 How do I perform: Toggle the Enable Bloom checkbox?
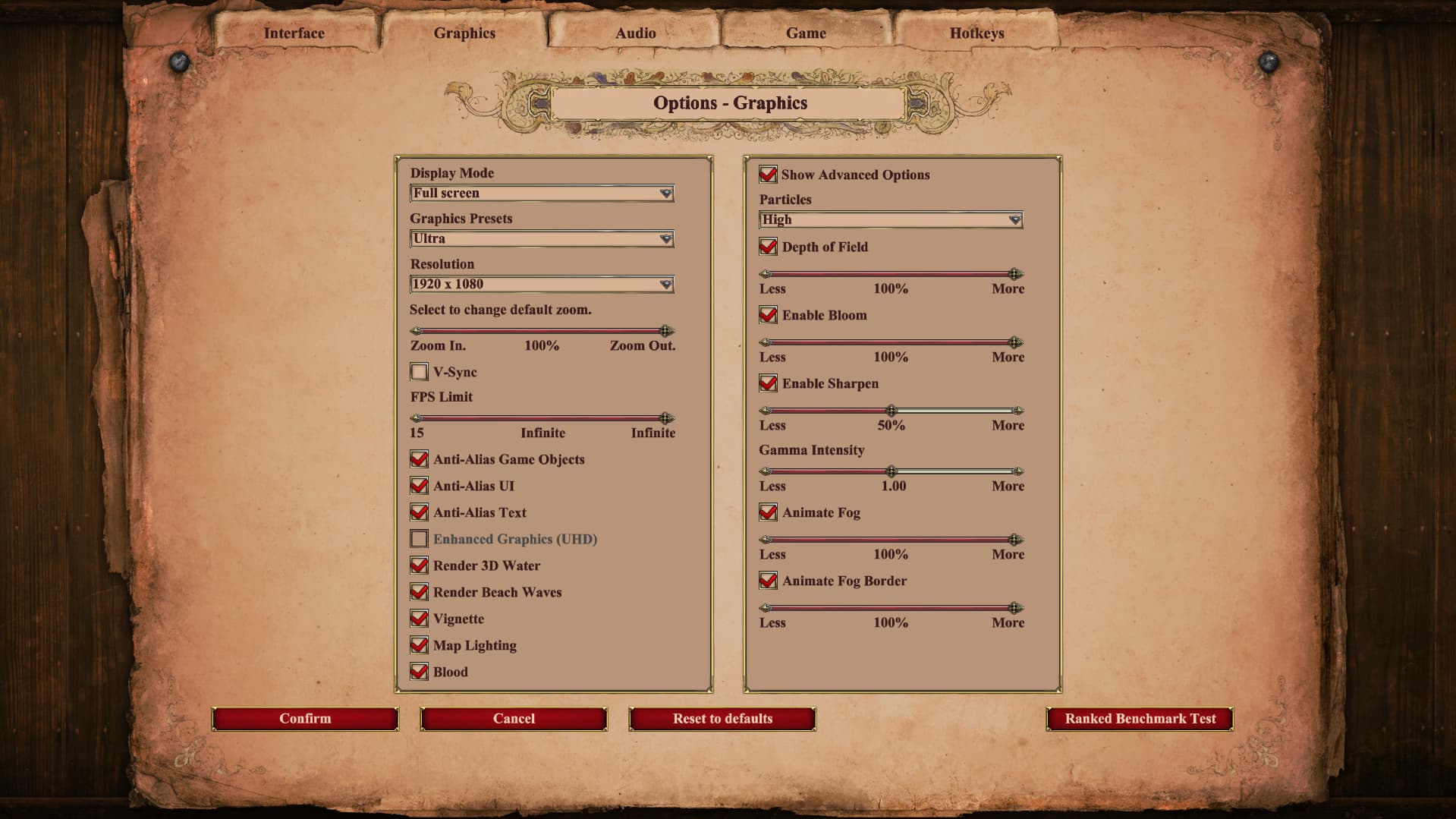(768, 315)
